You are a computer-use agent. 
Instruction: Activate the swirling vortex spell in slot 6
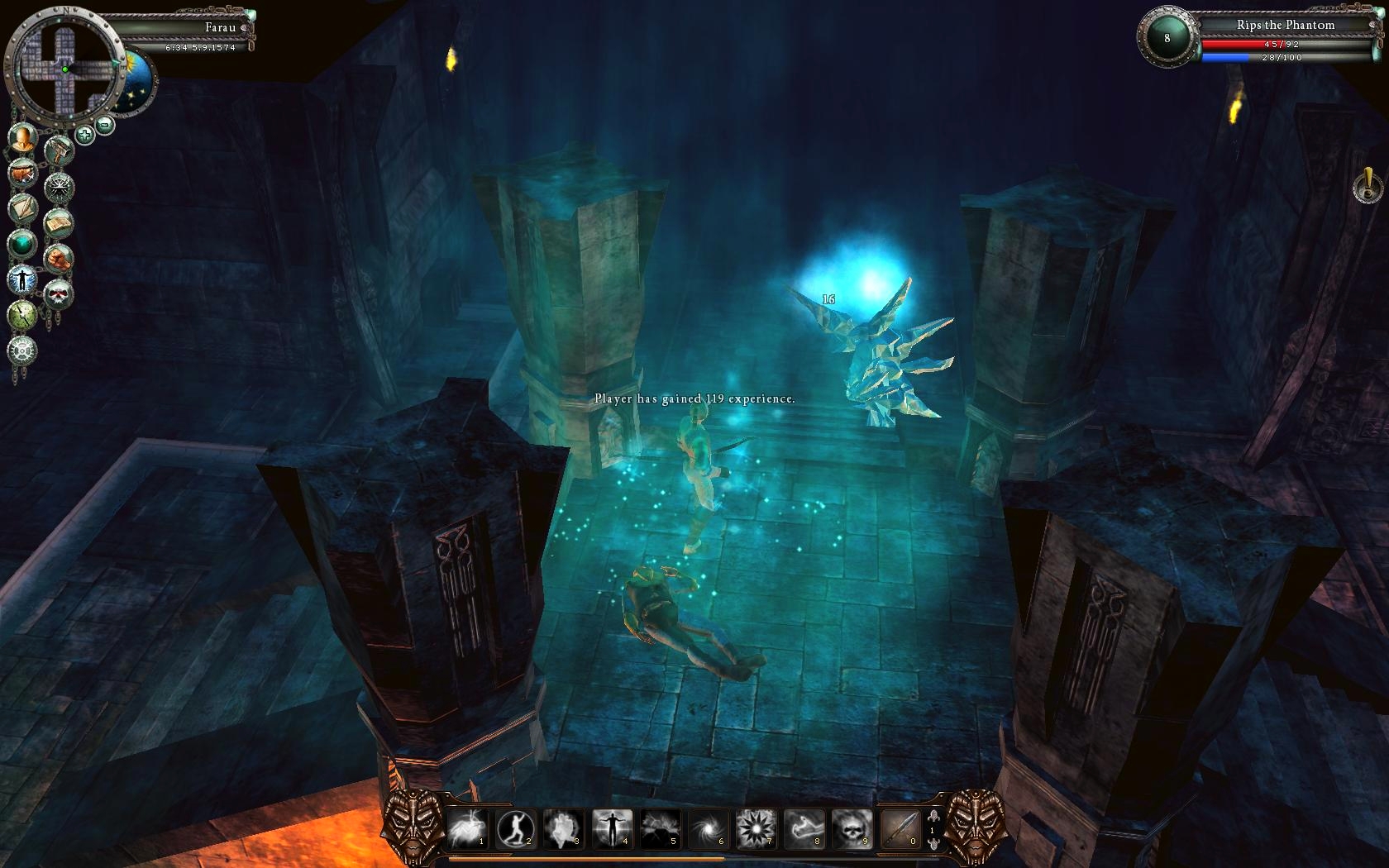709,827
